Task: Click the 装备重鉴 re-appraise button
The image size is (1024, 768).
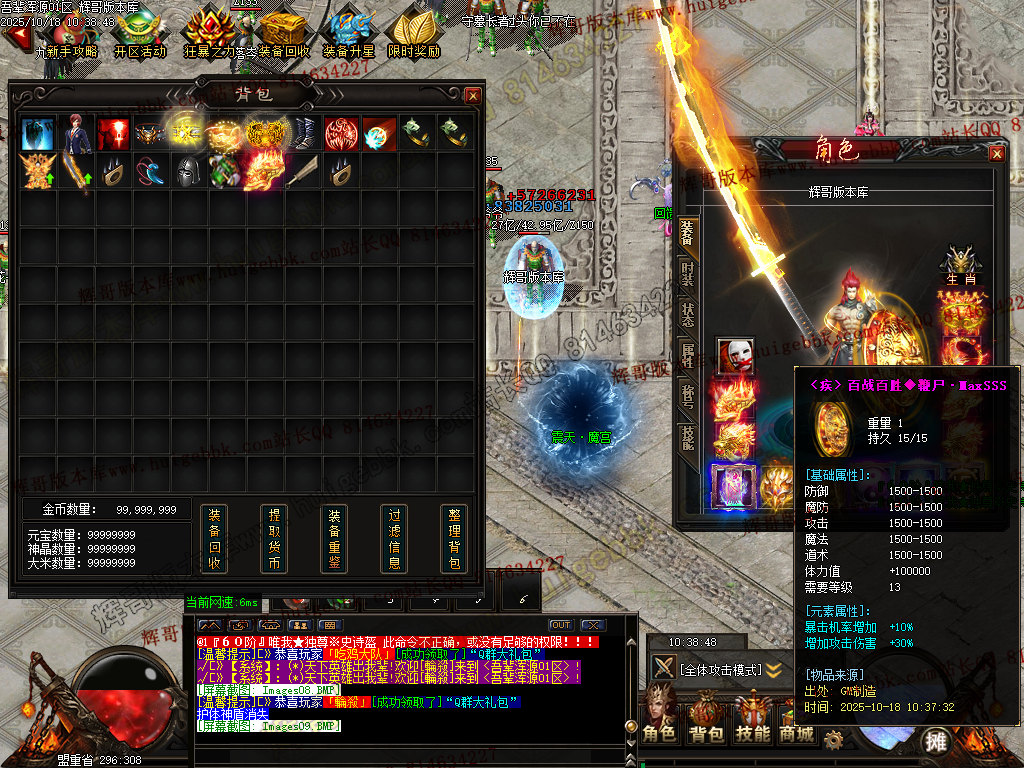Action: pyautogui.click(x=334, y=539)
